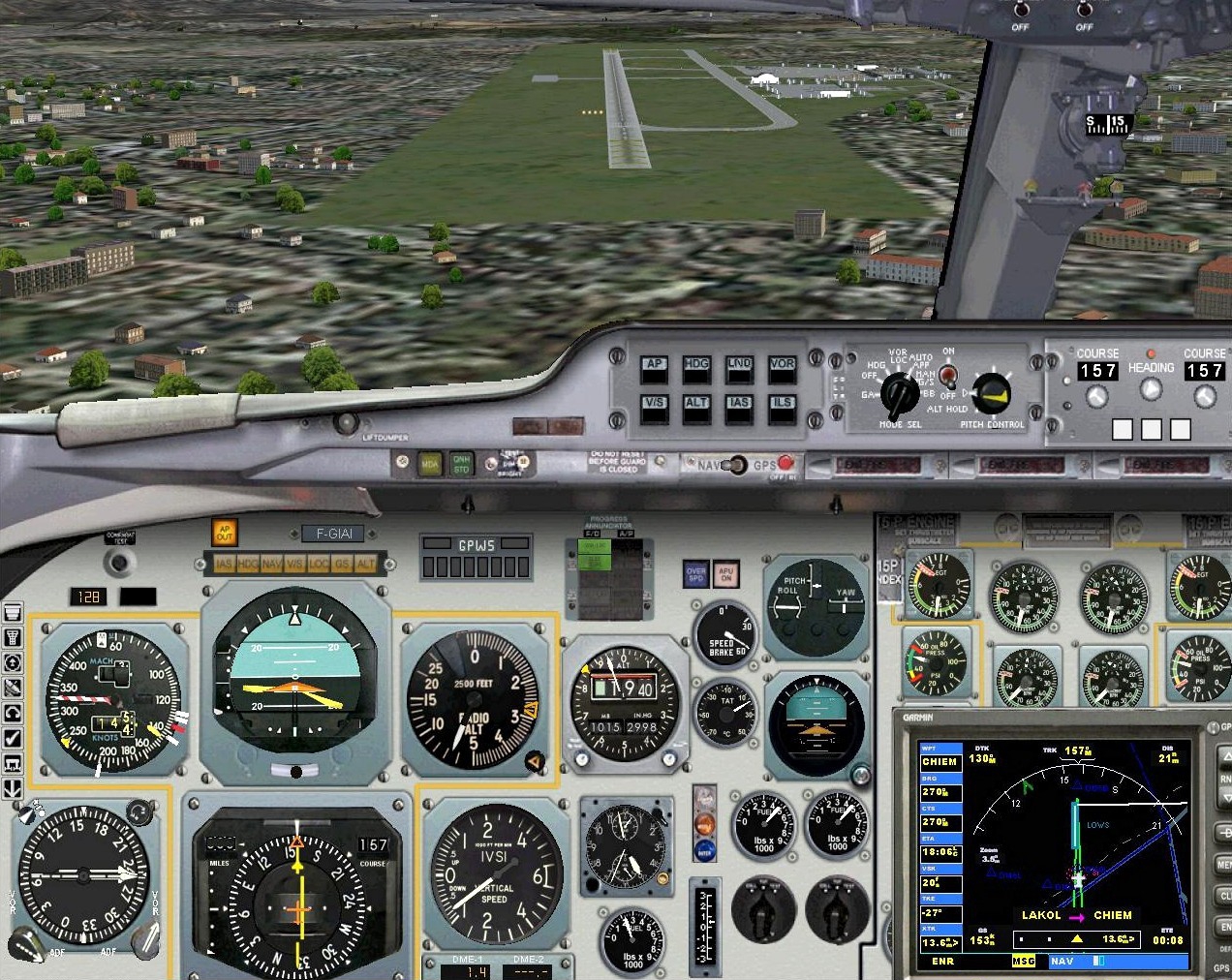
Task: Open the compass panel icon
Action: (13, 663)
